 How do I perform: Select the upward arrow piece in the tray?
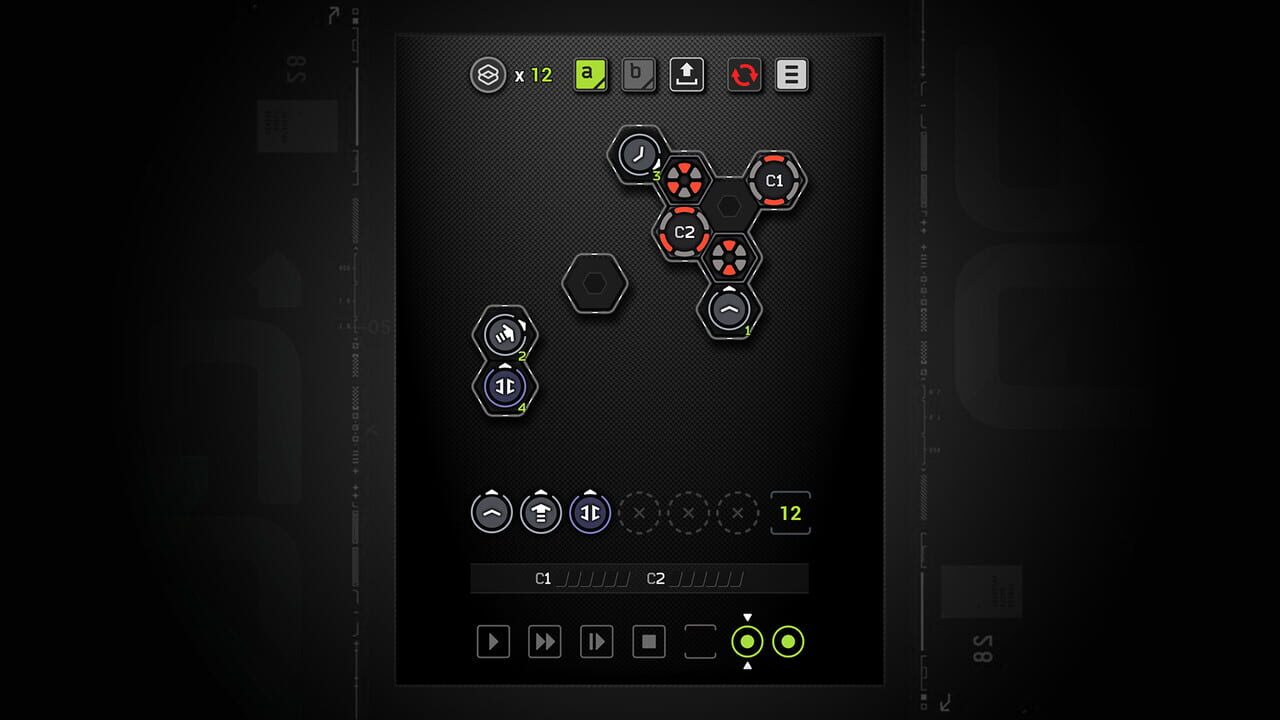[491, 513]
